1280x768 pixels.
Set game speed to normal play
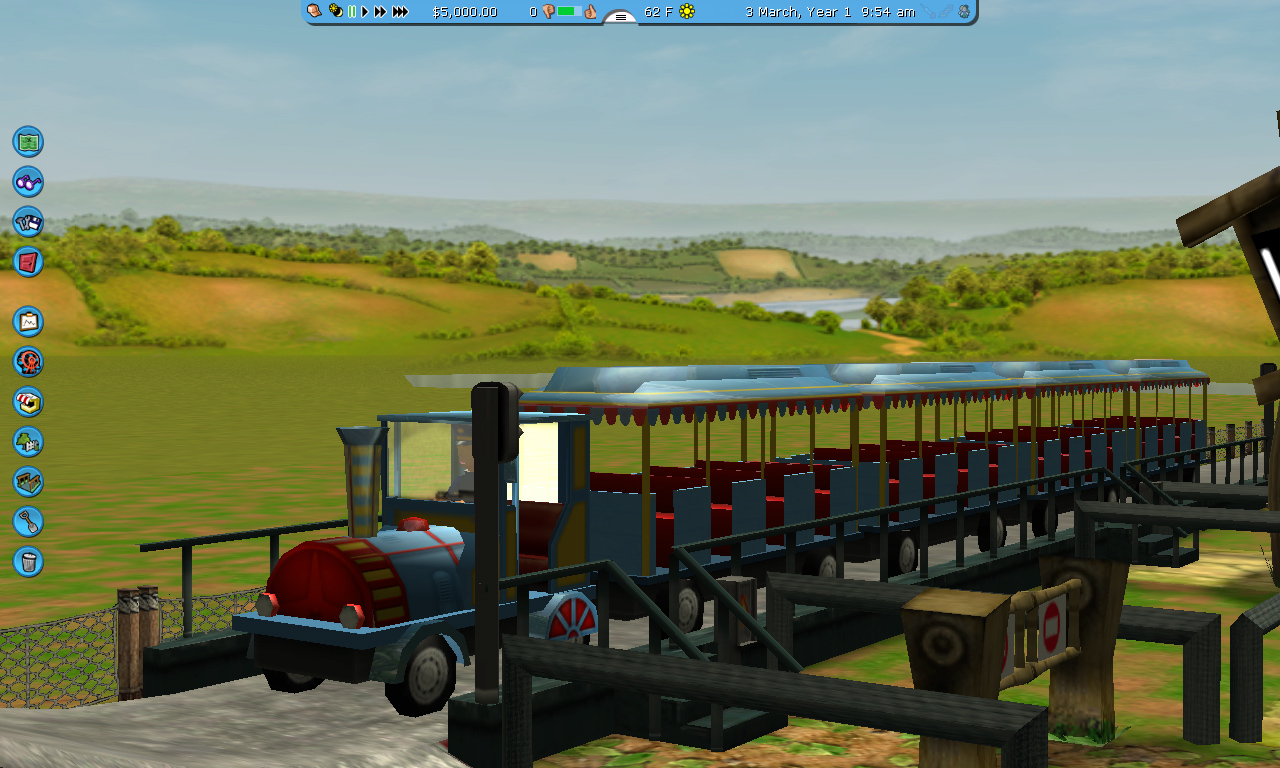point(365,12)
